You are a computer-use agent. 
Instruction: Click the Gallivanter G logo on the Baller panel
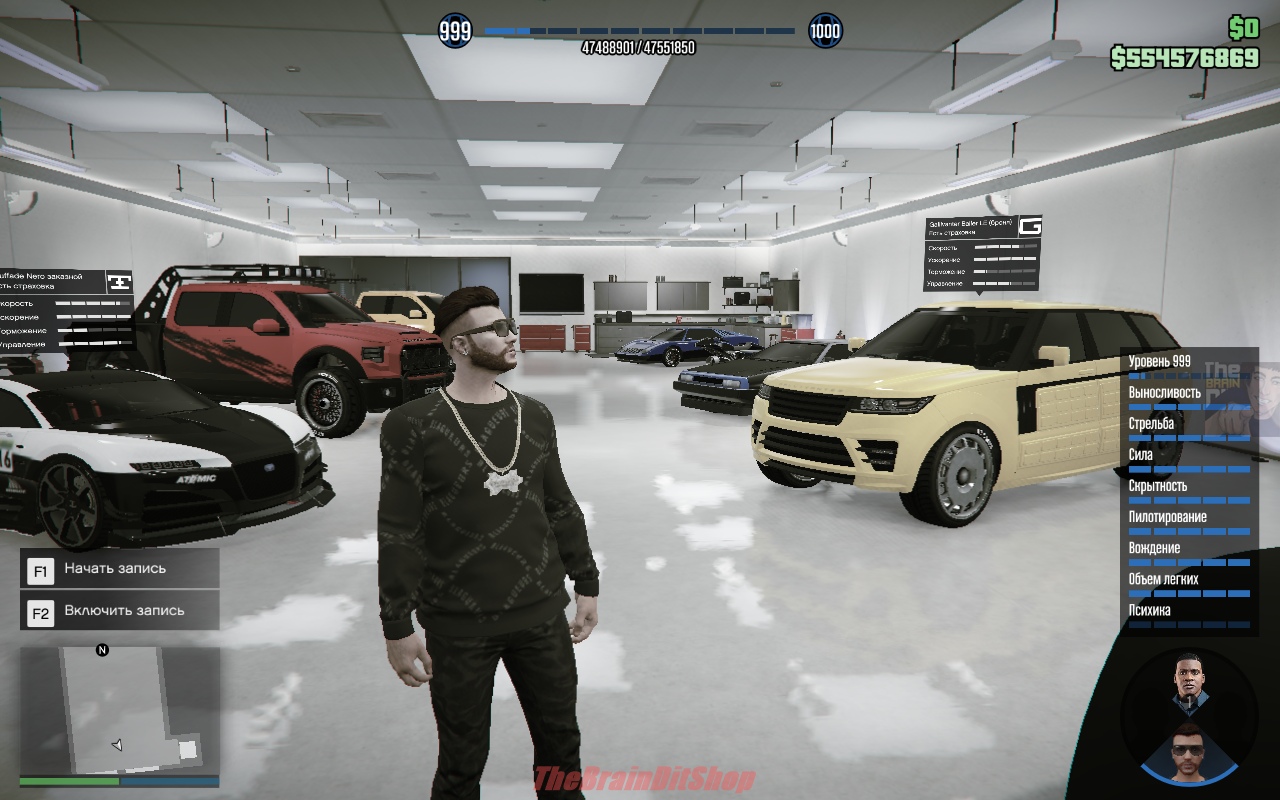(1032, 225)
